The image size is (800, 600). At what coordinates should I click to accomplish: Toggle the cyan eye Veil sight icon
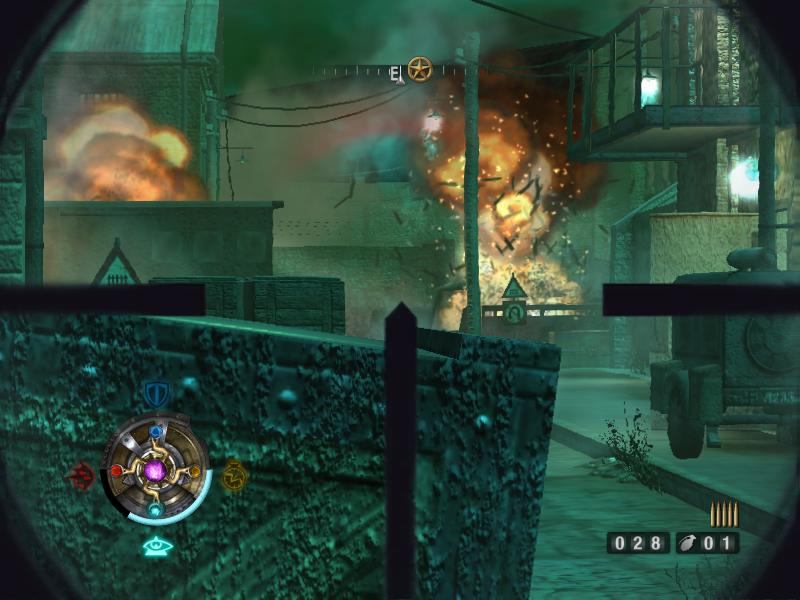tap(154, 545)
